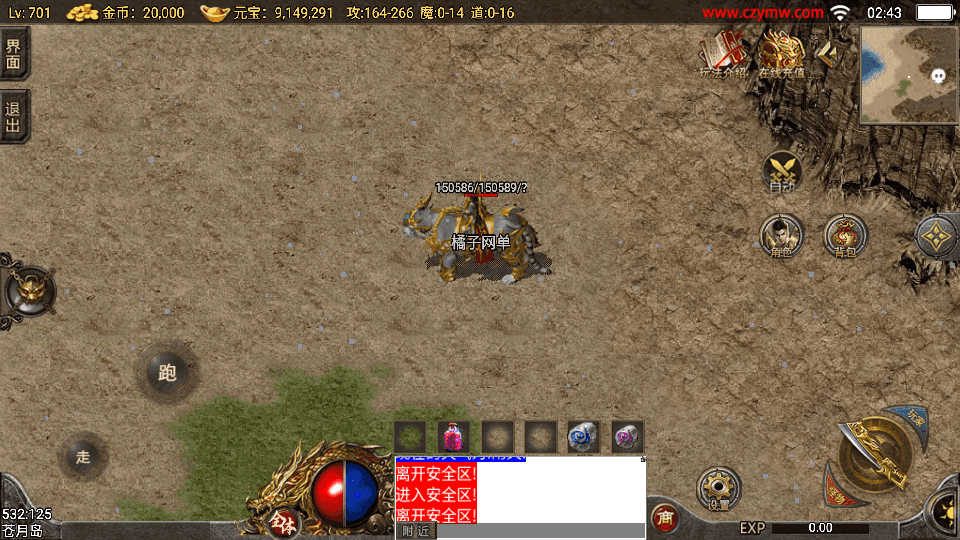Tap the four-point star button
Viewport: 960px width, 540px height.
click(x=937, y=236)
